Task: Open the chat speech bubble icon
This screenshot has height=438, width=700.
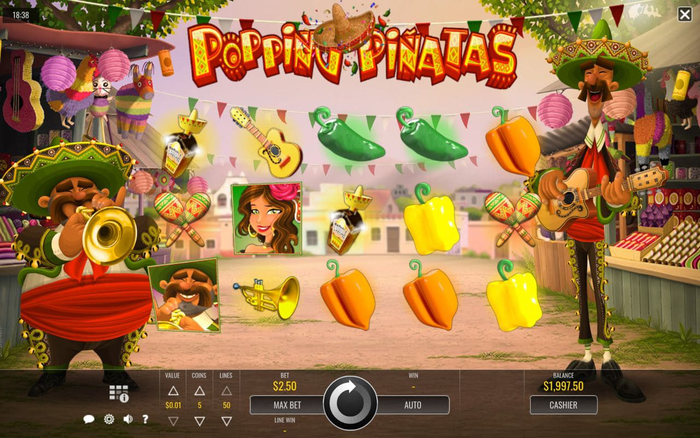Action: click(x=88, y=419)
